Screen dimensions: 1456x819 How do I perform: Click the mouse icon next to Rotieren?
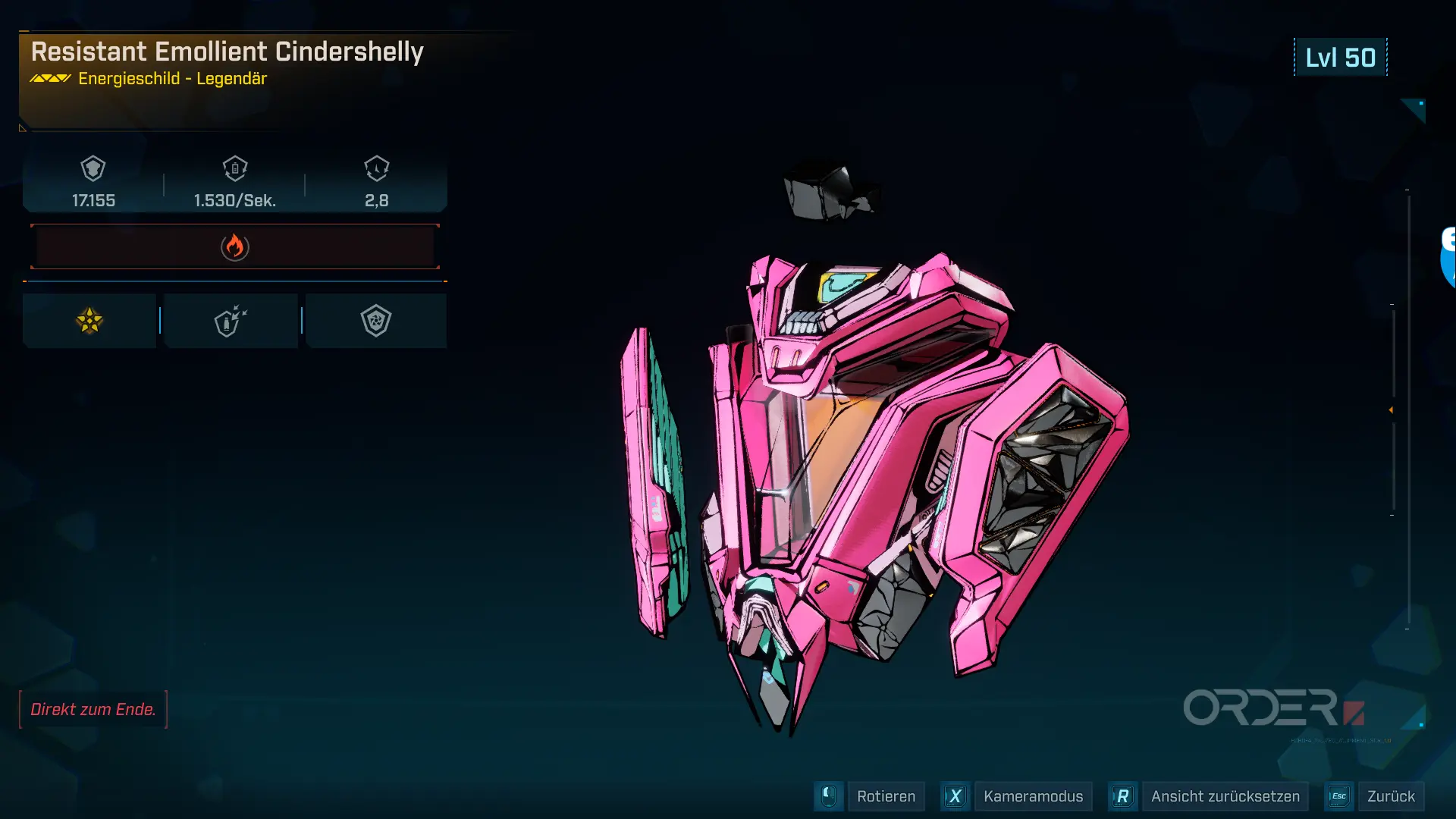(828, 796)
